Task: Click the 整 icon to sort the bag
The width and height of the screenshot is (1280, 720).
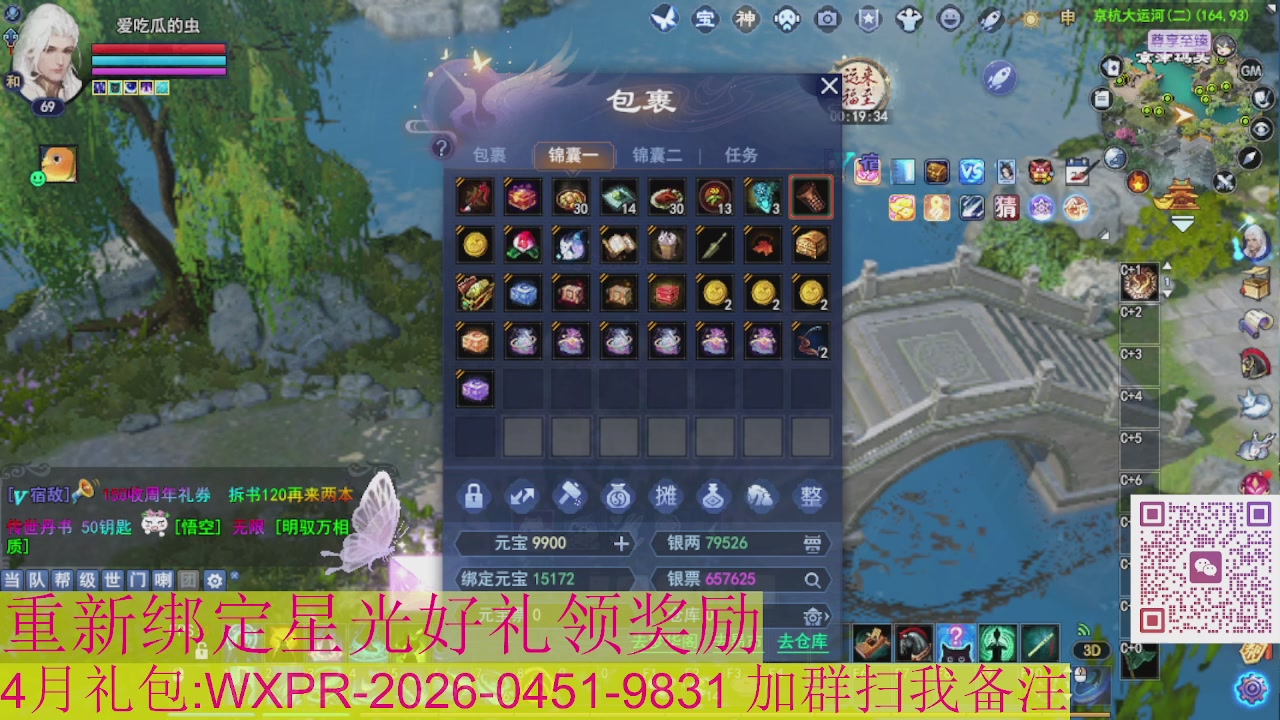Action: [x=809, y=496]
